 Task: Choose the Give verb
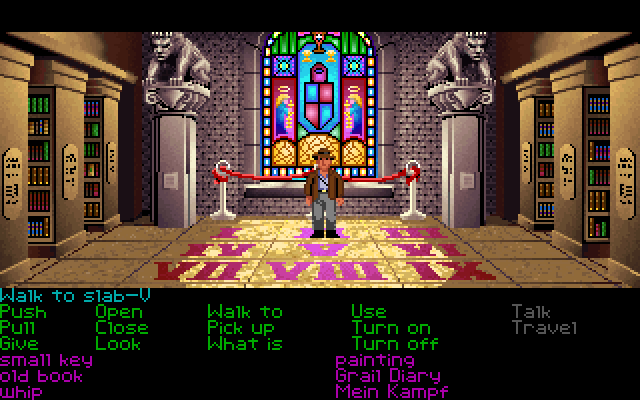tap(21, 344)
